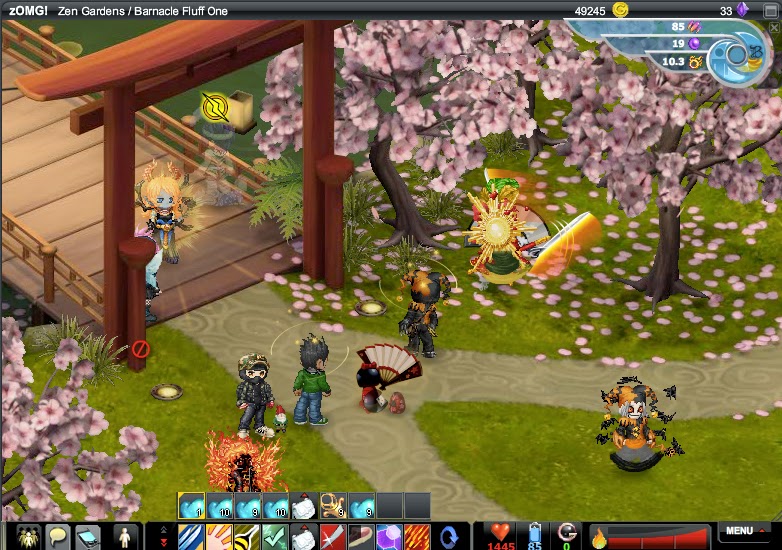This screenshot has height=550, width=782.
Task: Open the chat speech bubble
Action: (59, 536)
